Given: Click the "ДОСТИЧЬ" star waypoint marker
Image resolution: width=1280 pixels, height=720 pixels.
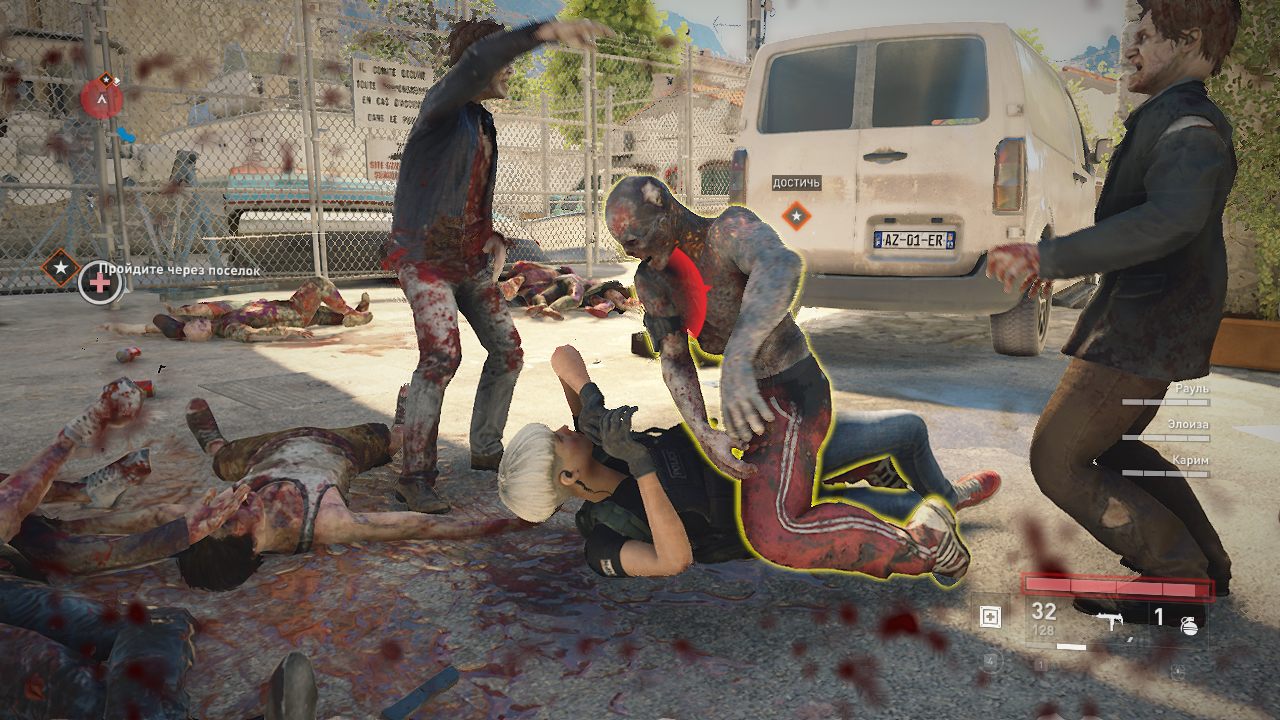Looking at the screenshot, I should pyautogui.click(x=796, y=213).
